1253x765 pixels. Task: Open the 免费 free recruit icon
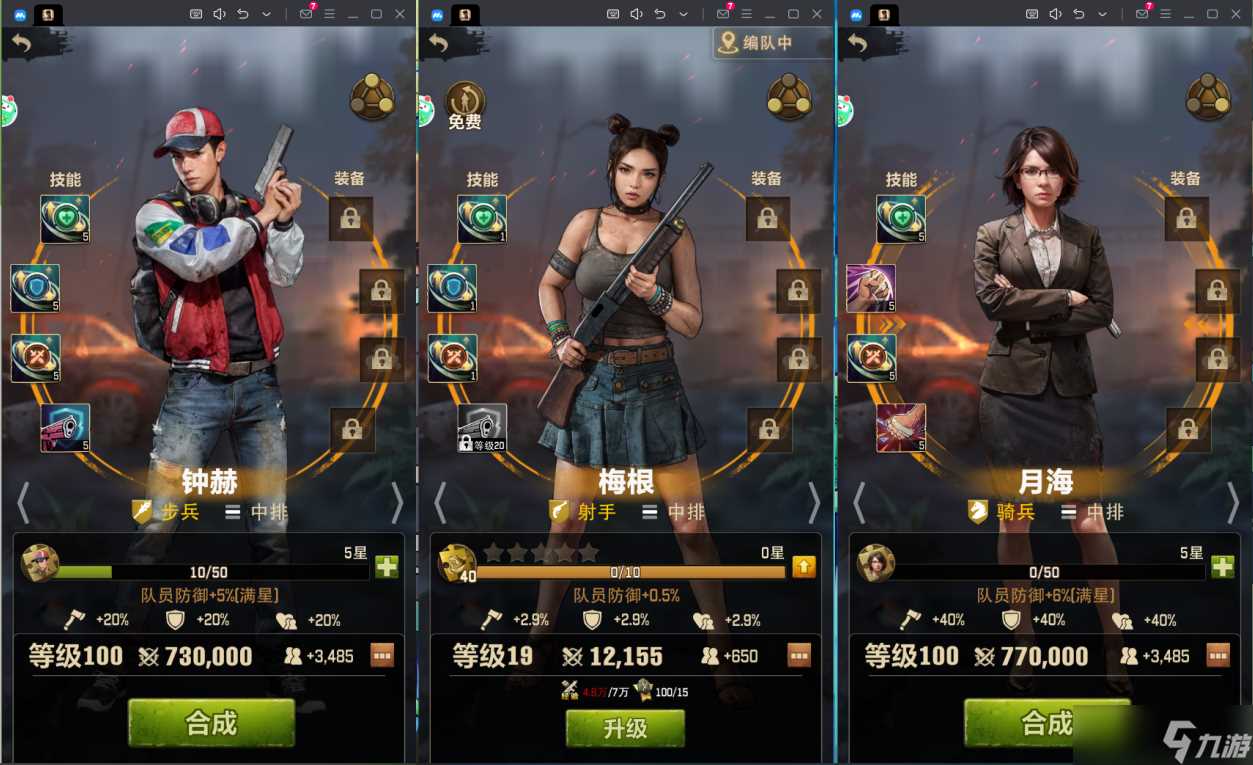[x=465, y=105]
